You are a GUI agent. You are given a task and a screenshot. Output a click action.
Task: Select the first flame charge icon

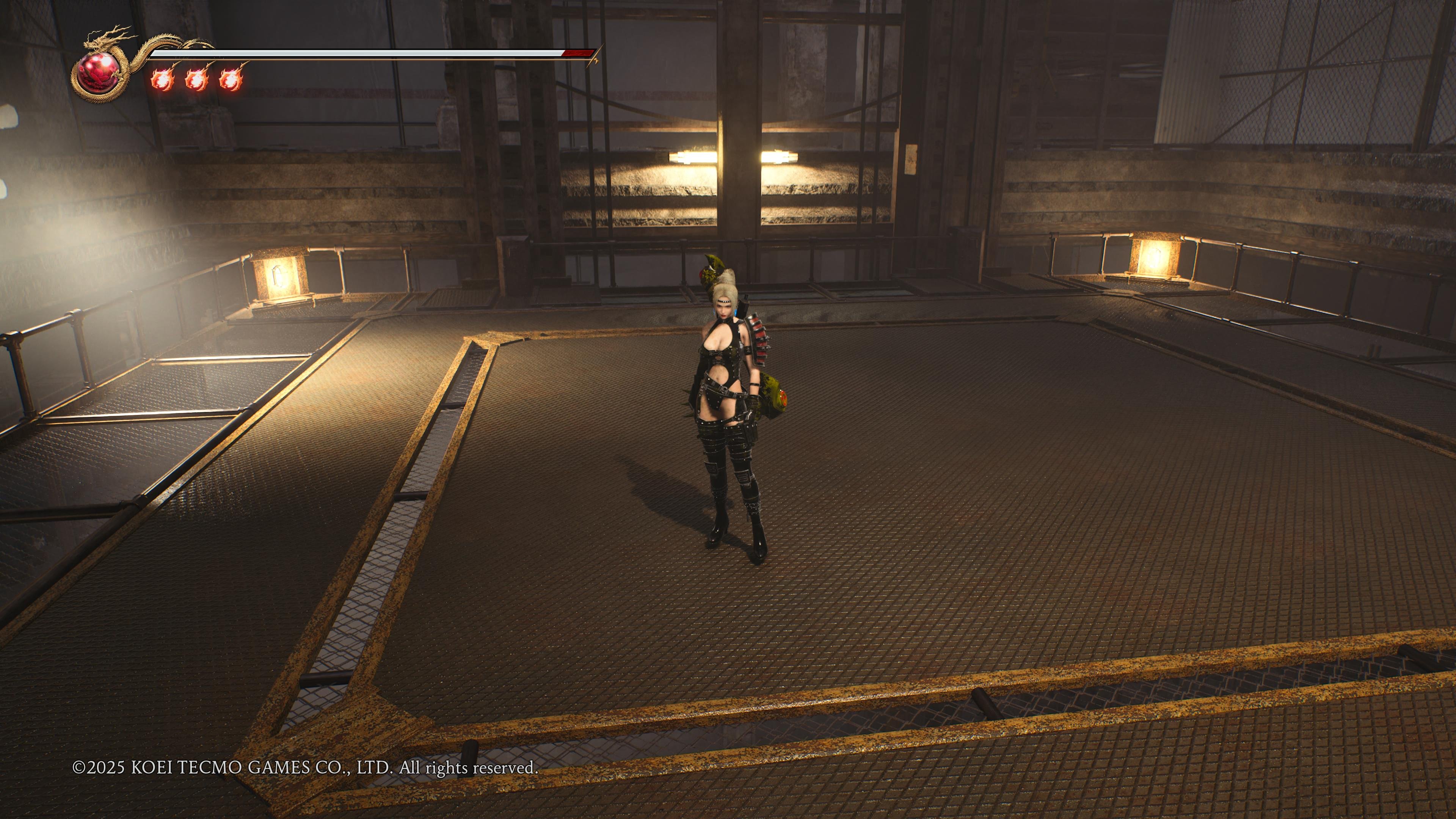[x=163, y=81]
